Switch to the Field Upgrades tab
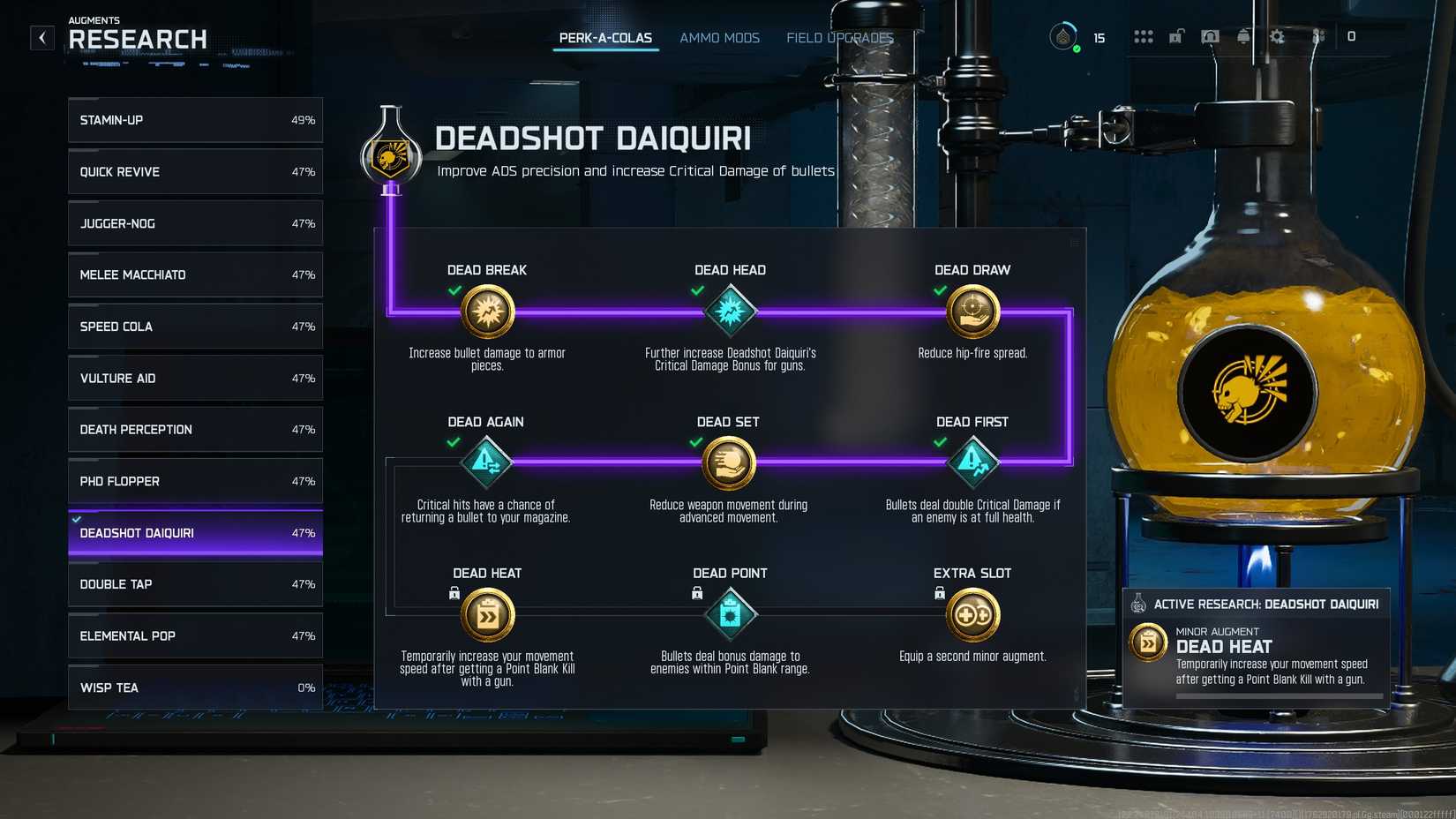This screenshot has width=1456, height=819. [x=839, y=37]
